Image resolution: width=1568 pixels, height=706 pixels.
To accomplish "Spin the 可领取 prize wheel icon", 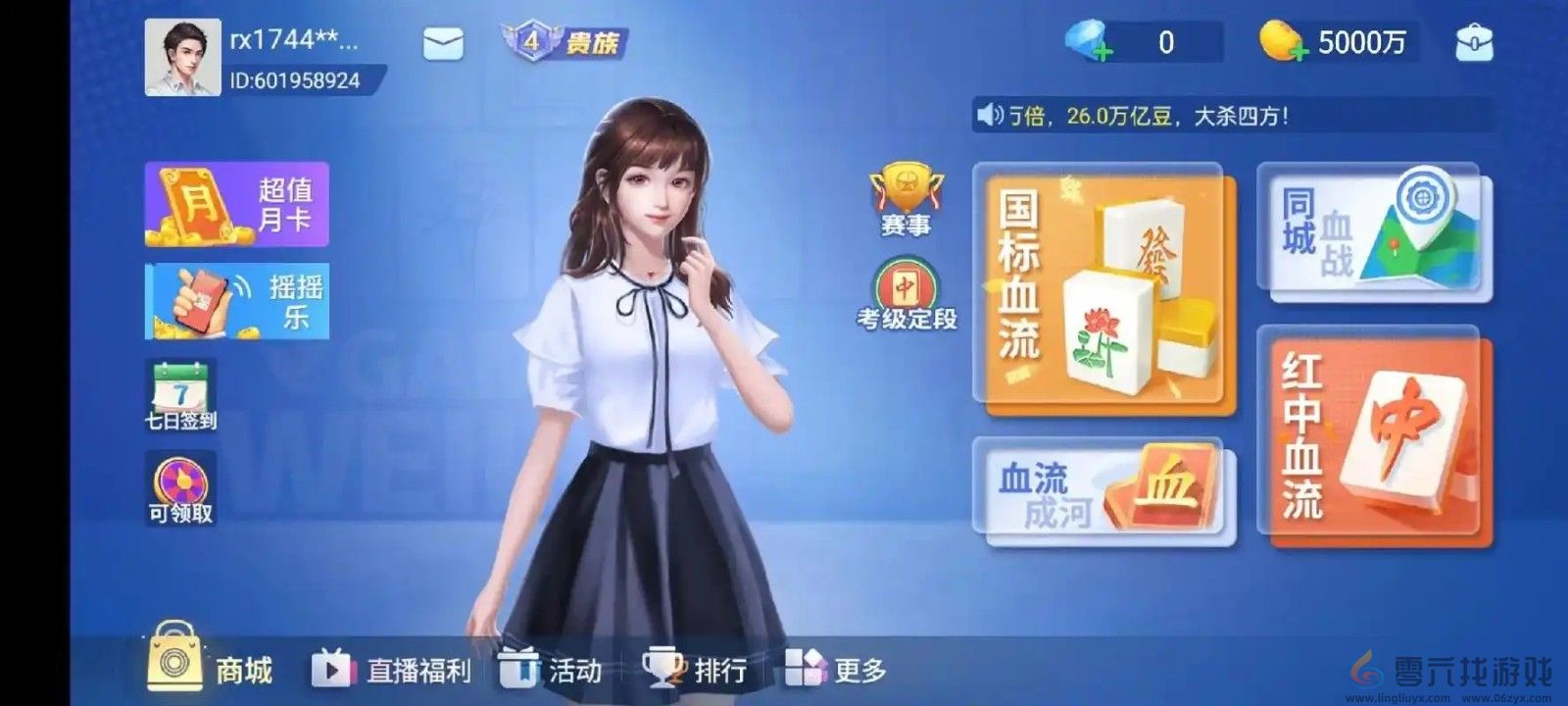I will click(x=181, y=482).
